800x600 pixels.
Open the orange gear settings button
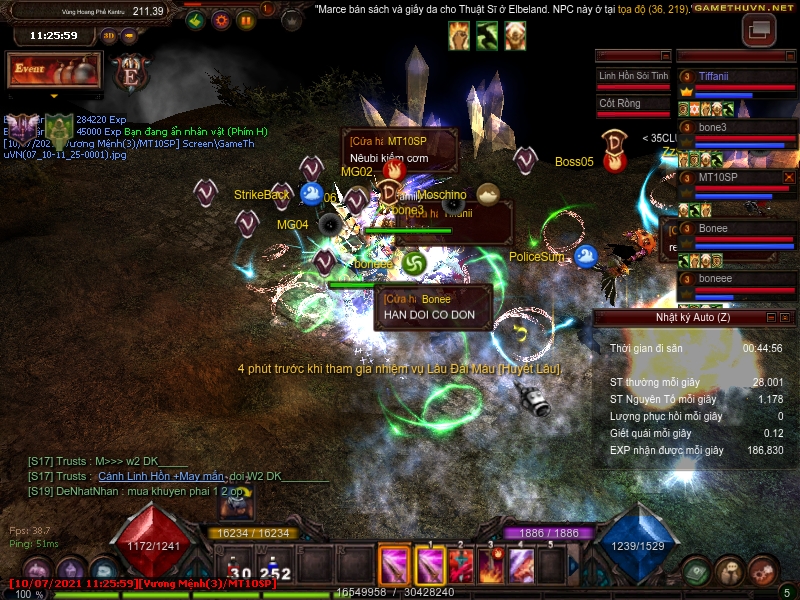tap(220, 19)
